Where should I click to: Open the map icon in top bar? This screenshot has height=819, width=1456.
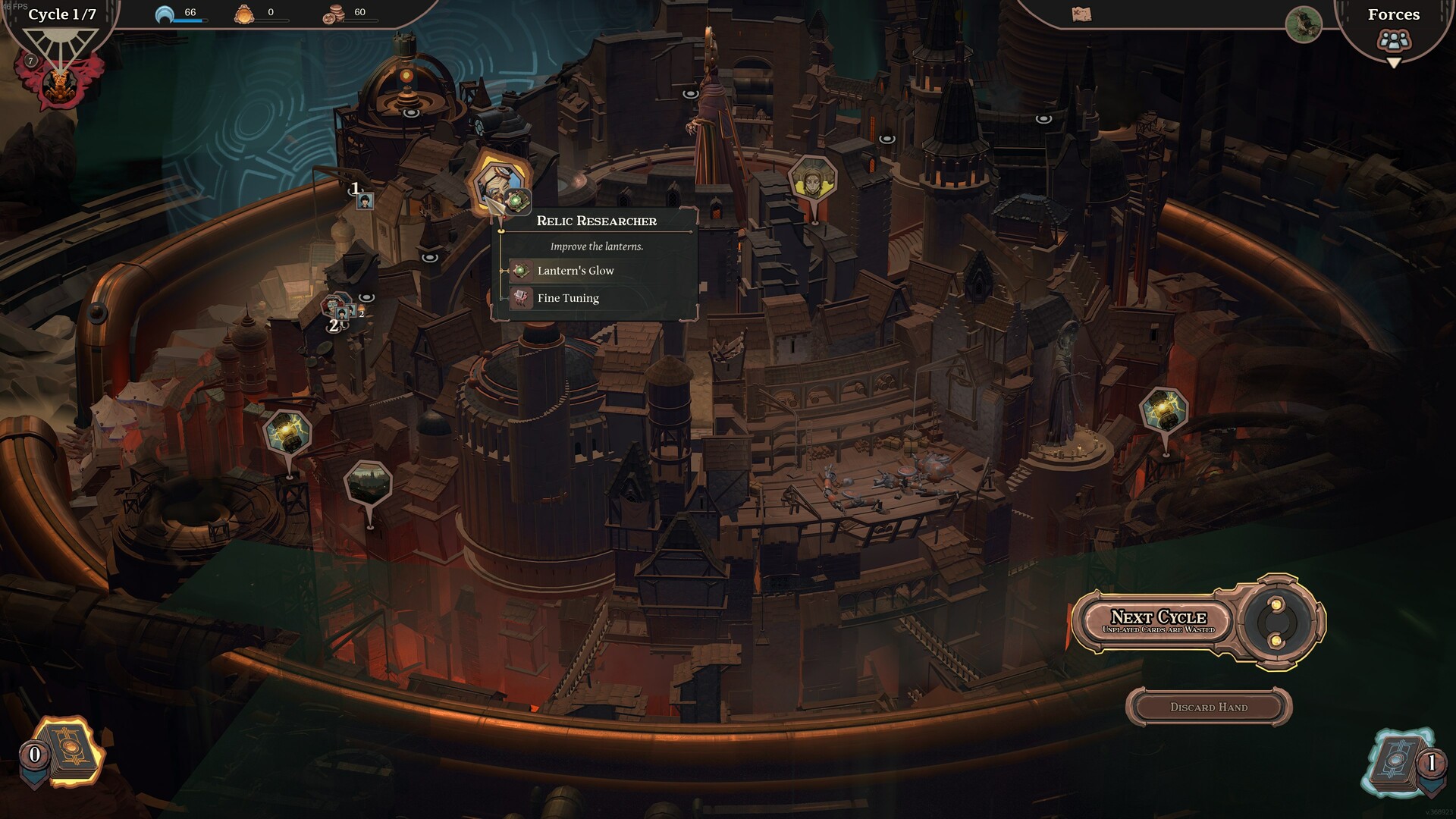point(1081,14)
